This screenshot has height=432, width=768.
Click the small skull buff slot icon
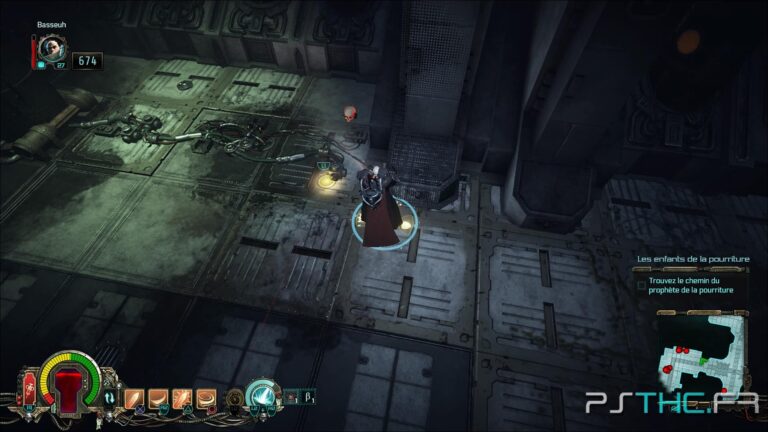point(291,397)
